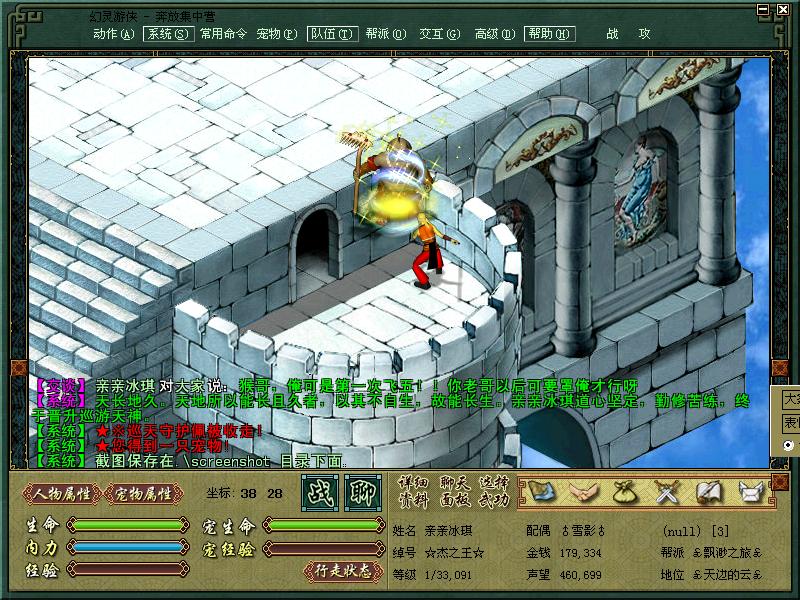Open the 动作(A) actions menu

pyautogui.click(x=113, y=33)
